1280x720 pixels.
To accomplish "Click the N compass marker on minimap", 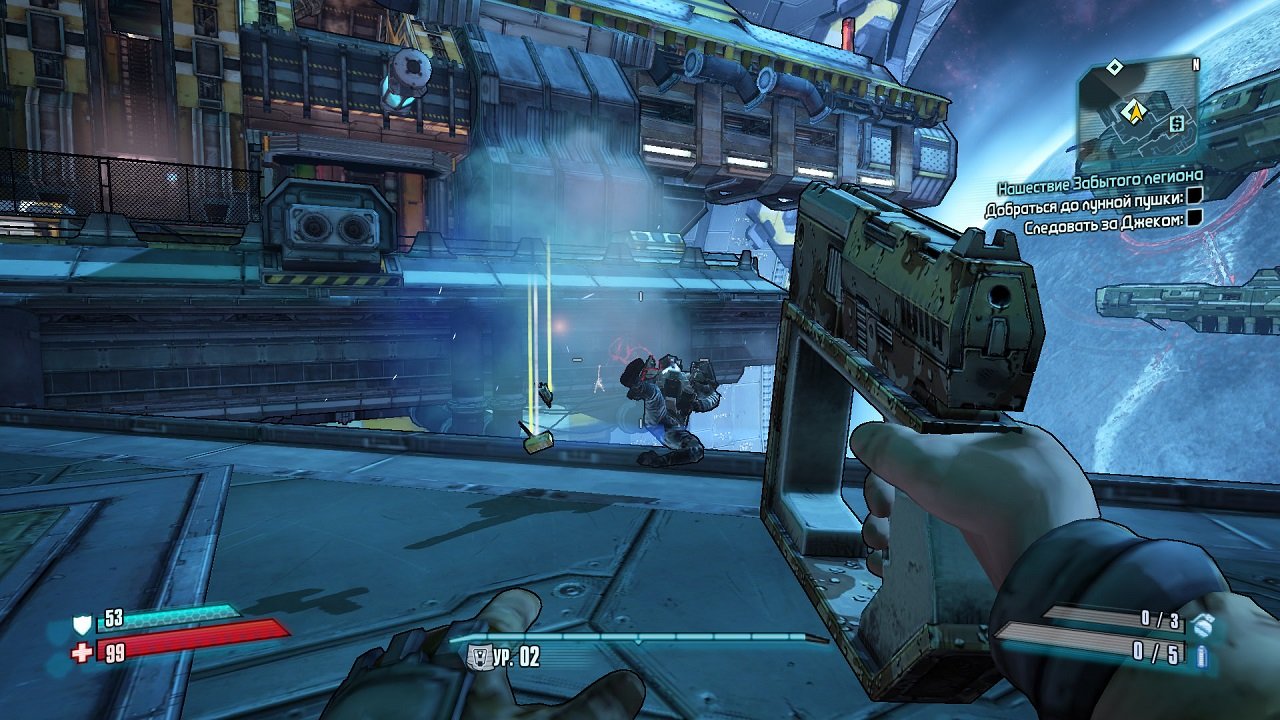I will click(x=1195, y=63).
